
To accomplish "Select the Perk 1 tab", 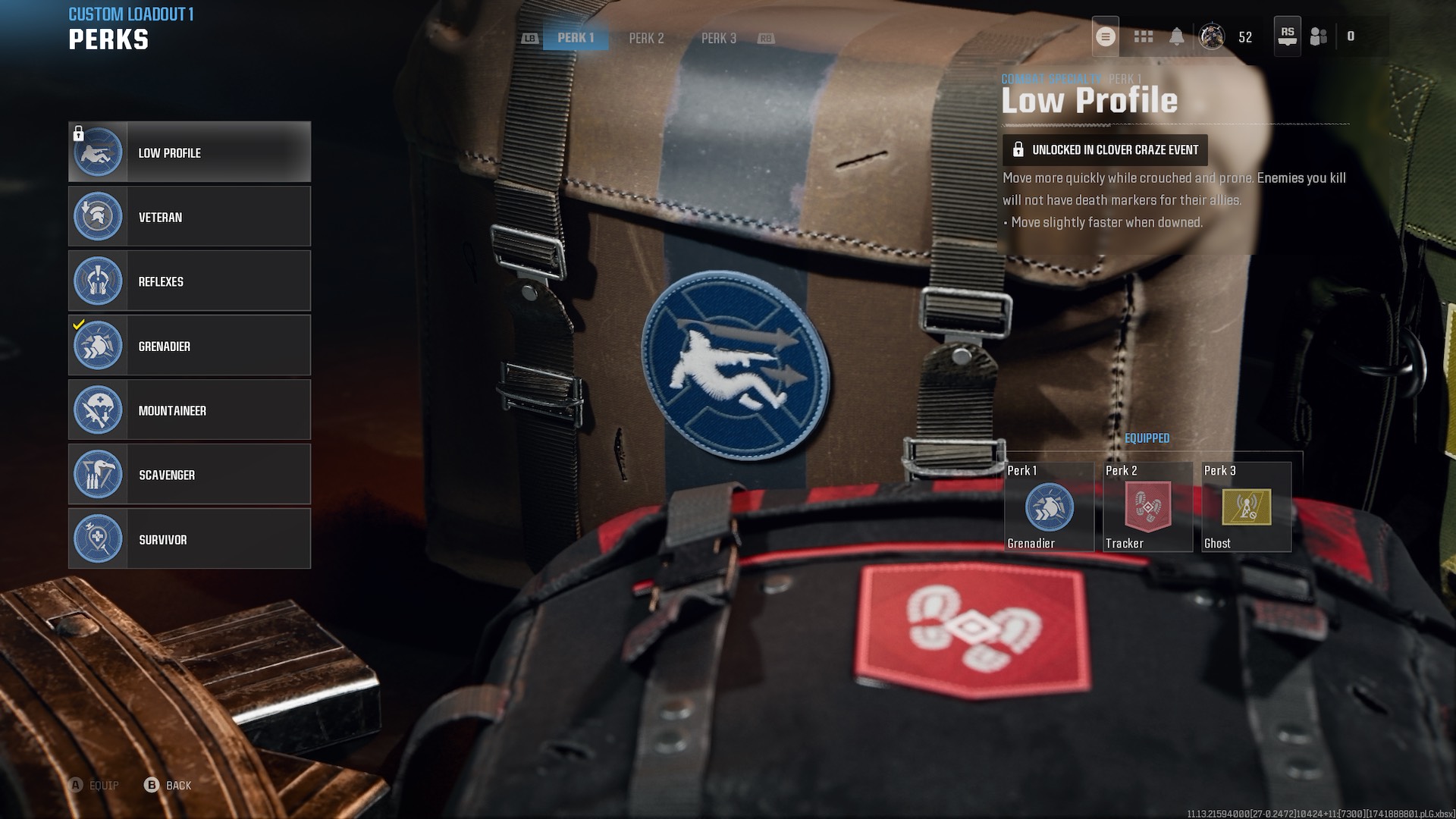I will point(575,38).
